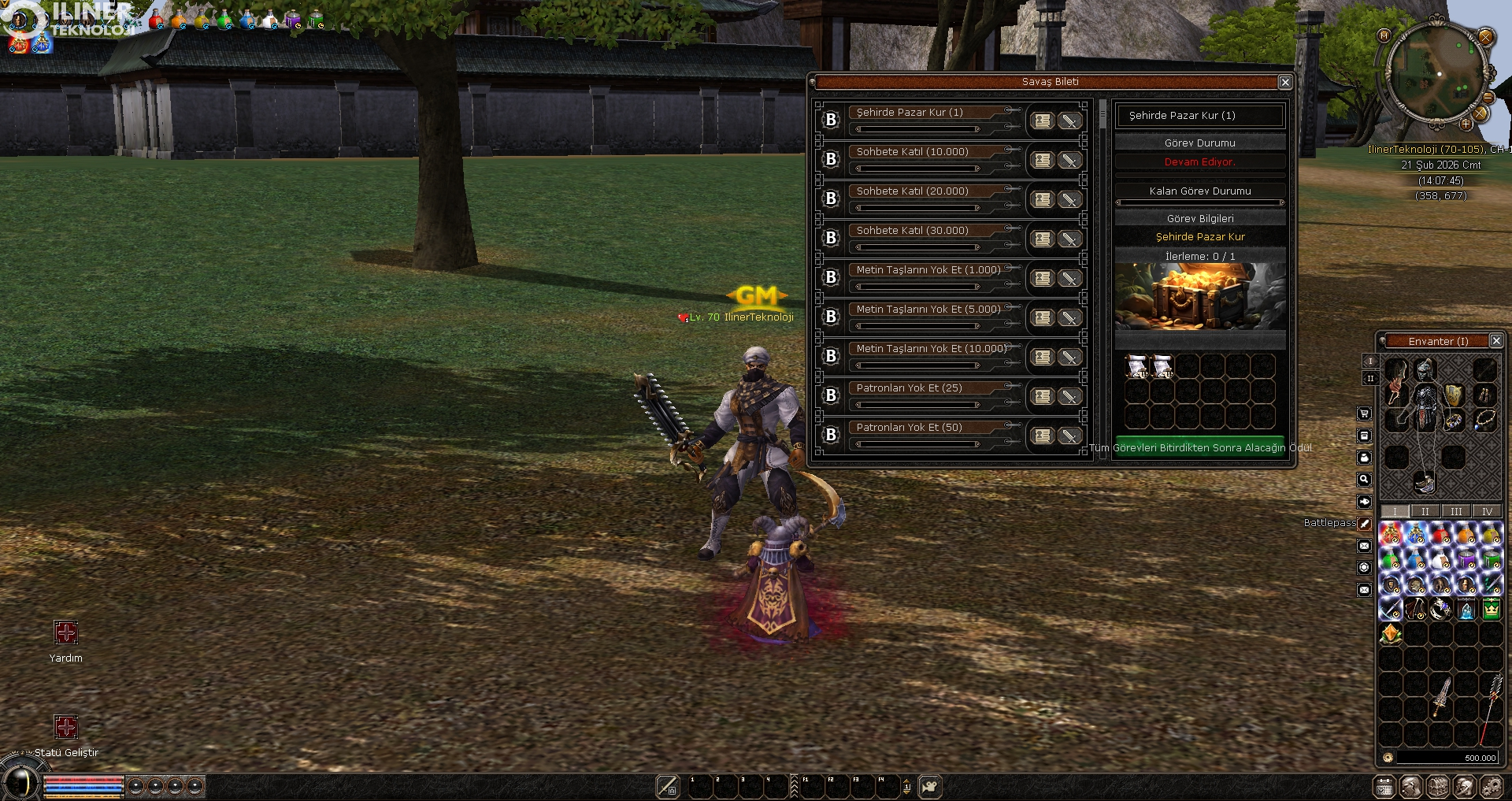Select the green crown item in inventory
The width and height of the screenshot is (1512, 801).
(1491, 609)
